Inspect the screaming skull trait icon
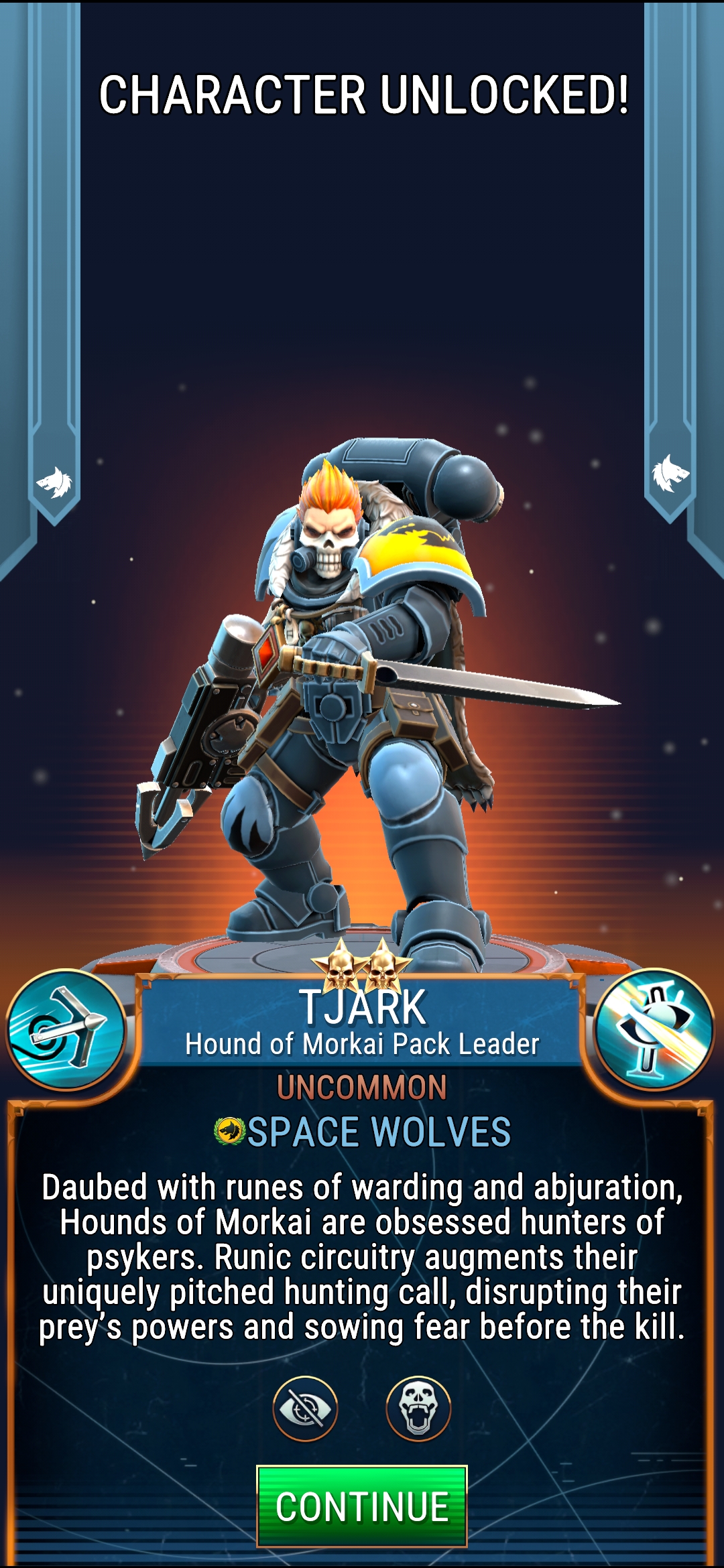Image resolution: width=724 pixels, height=1568 pixels. tap(418, 1409)
